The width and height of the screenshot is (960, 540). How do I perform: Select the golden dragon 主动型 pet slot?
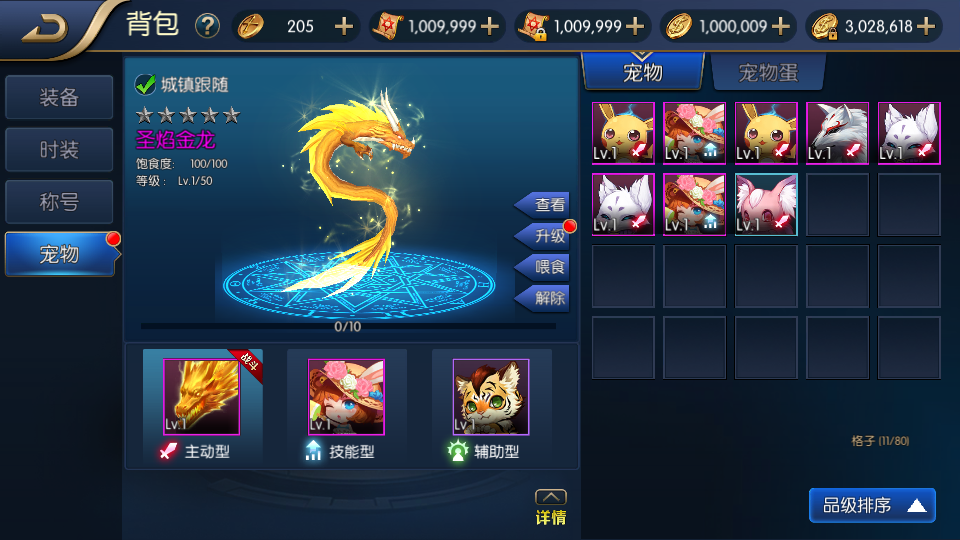click(x=202, y=397)
